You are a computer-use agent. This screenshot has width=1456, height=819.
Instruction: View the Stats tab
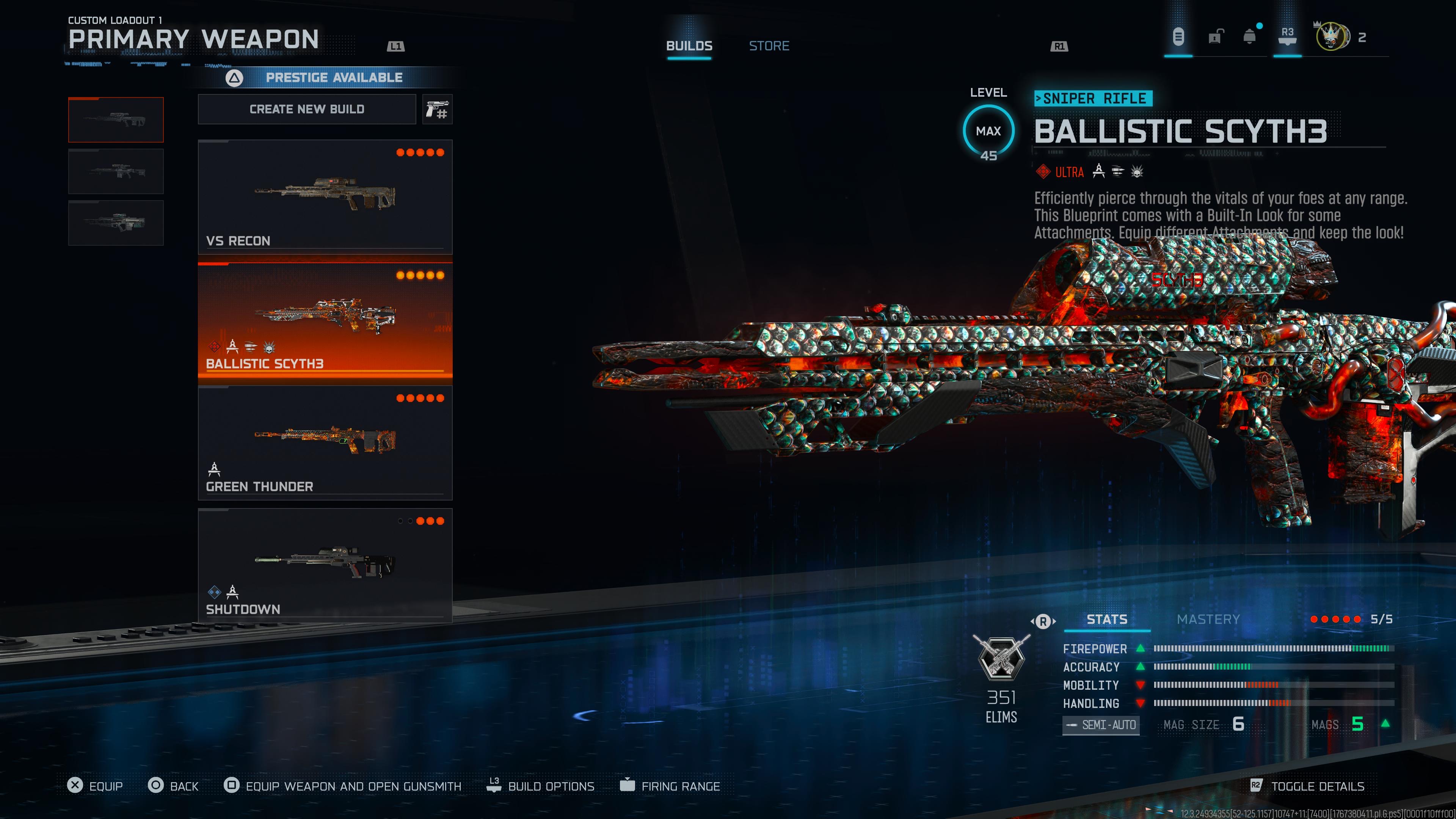1107,620
